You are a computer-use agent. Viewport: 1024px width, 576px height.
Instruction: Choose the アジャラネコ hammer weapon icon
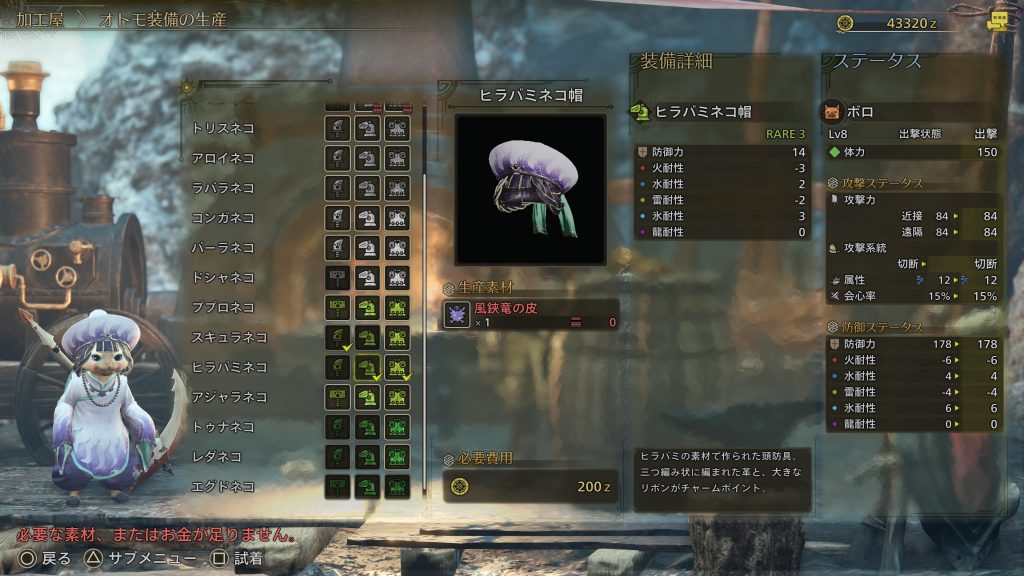coord(337,397)
